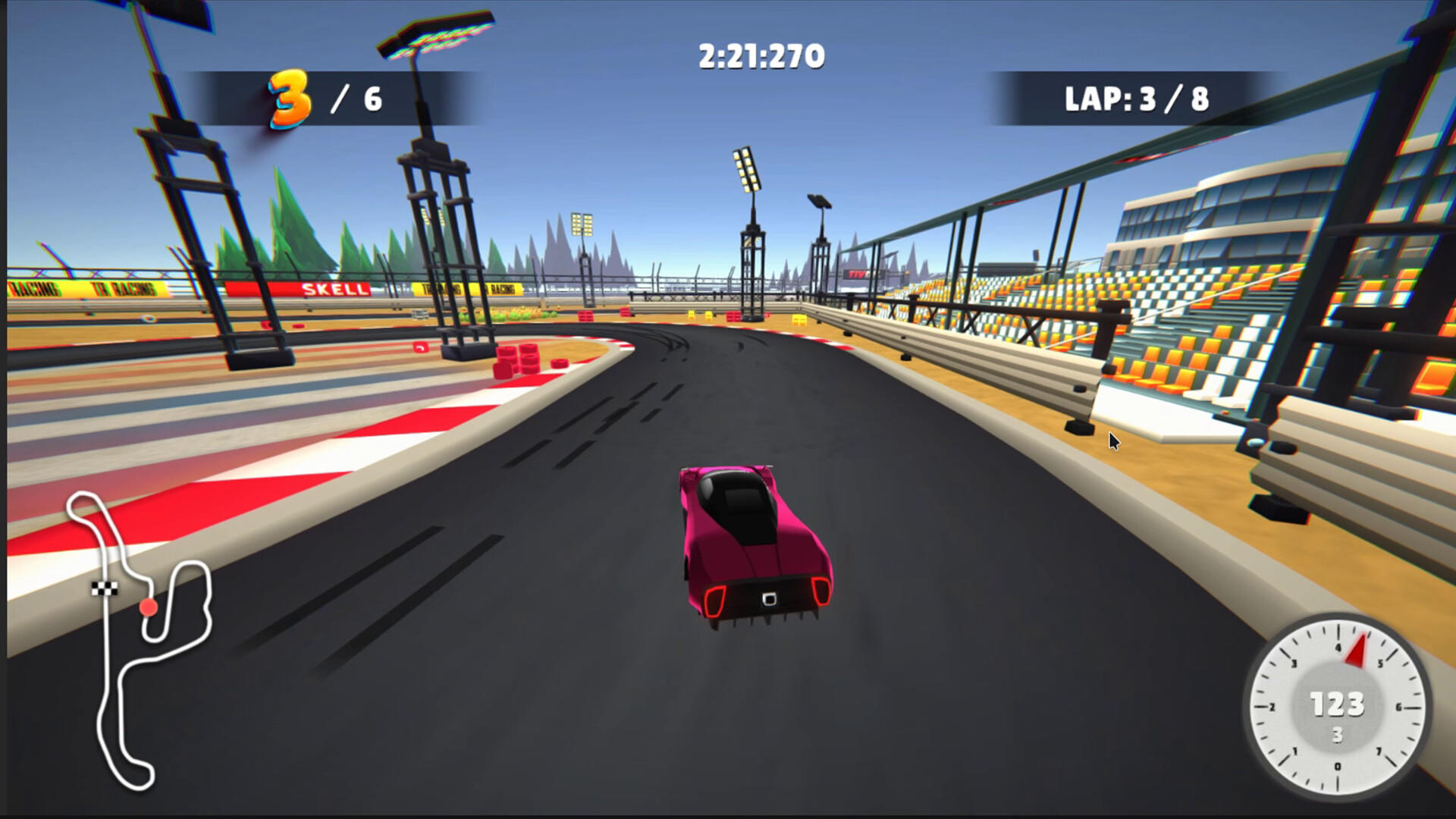Image resolution: width=1456 pixels, height=819 pixels.
Task: Click the big orange number 3 position badge
Action: (288, 97)
